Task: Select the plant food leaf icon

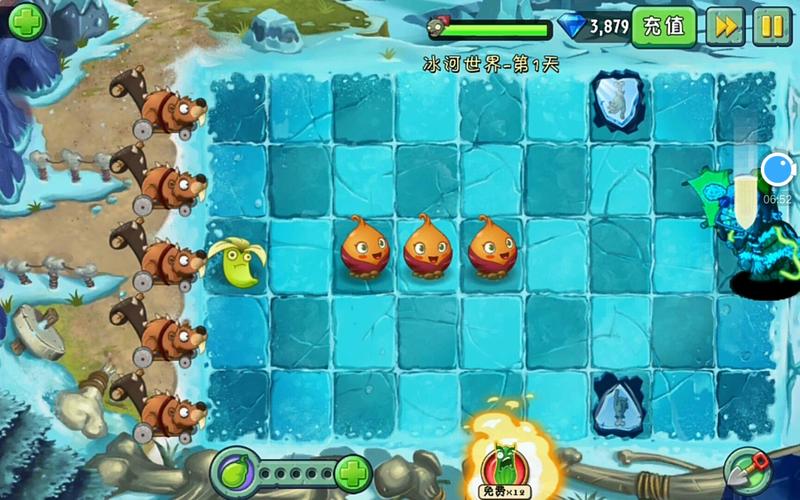Action: (234, 472)
